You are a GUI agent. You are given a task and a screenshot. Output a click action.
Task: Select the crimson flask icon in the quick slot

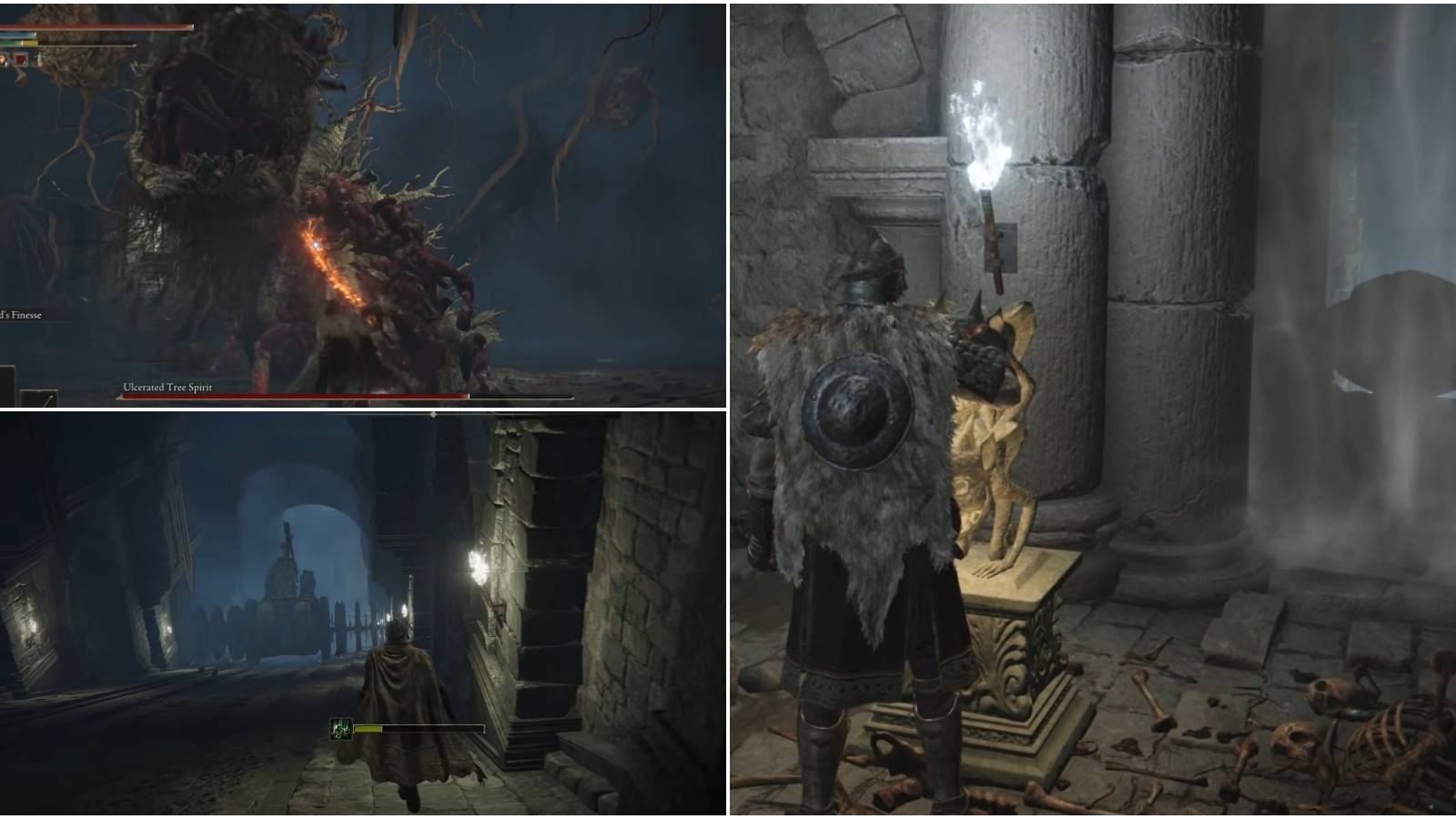click(4, 58)
